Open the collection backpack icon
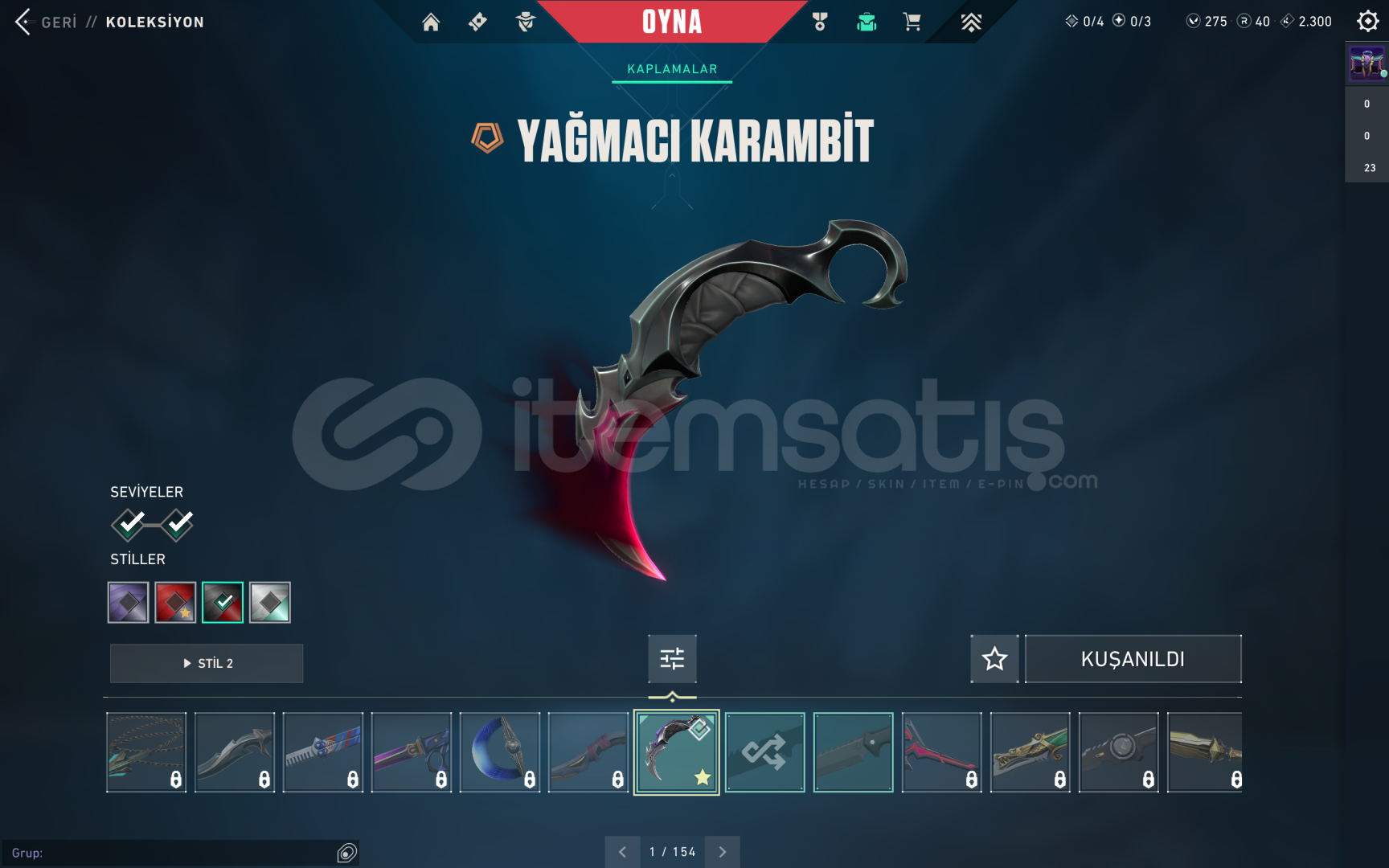 (x=866, y=22)
